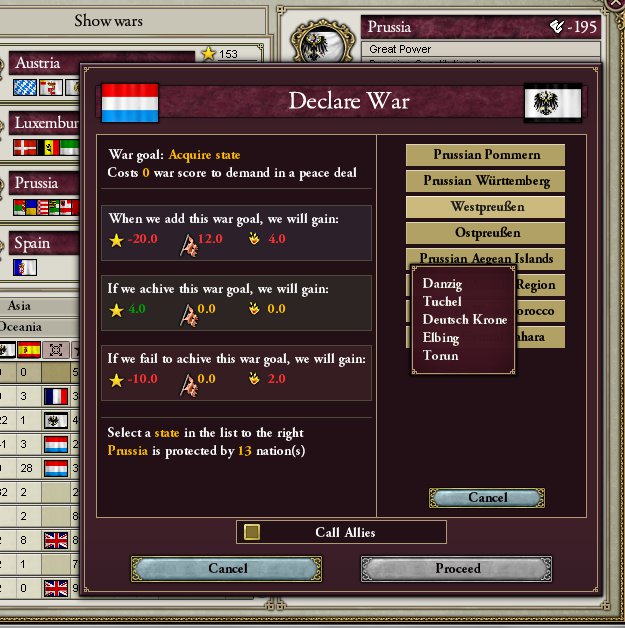Choose Prussian Württemberg state
This screenshot has width=625, height=628.
(486, 181)
